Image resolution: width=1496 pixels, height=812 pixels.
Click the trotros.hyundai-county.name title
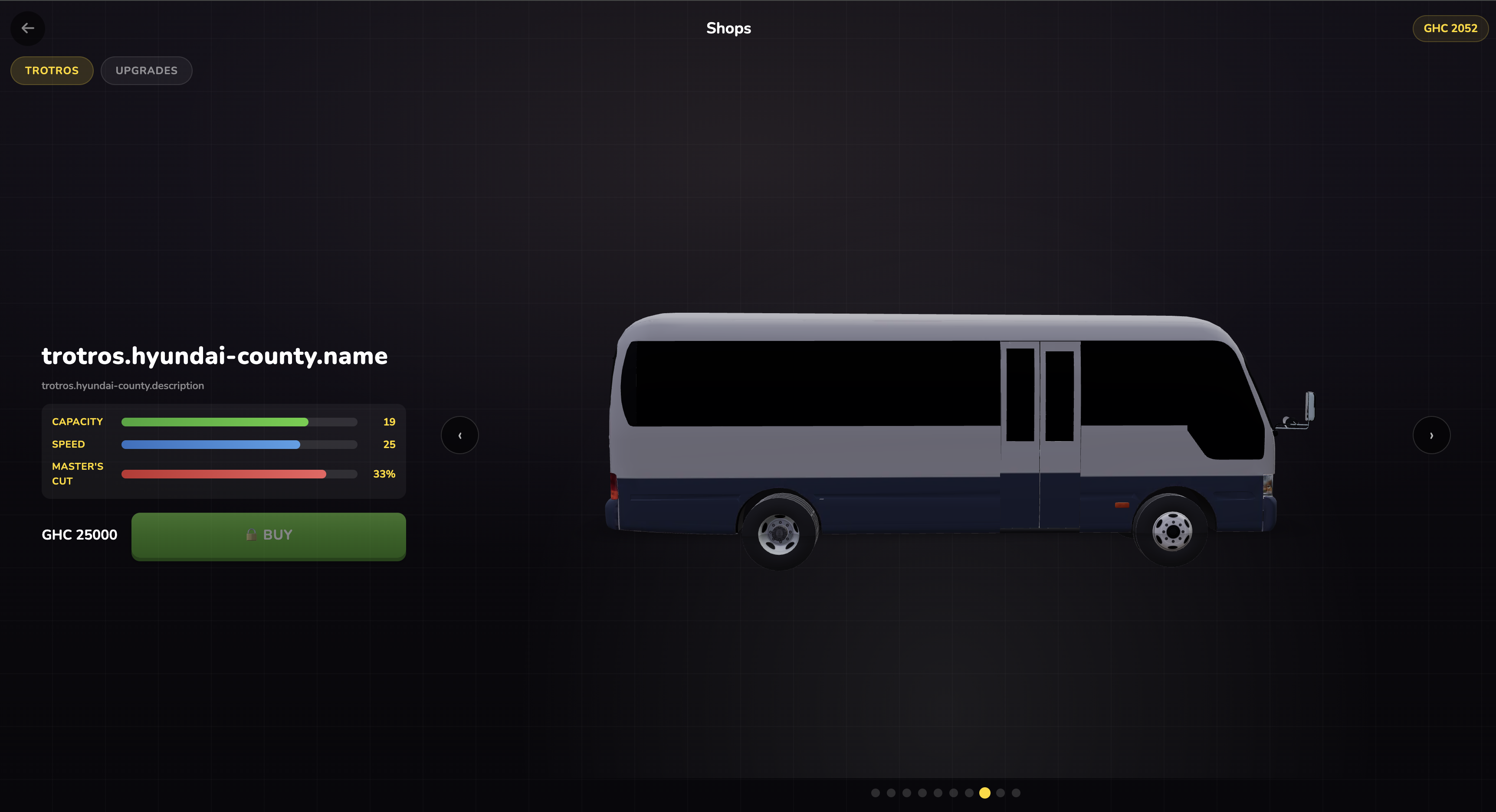coord(214,357)
